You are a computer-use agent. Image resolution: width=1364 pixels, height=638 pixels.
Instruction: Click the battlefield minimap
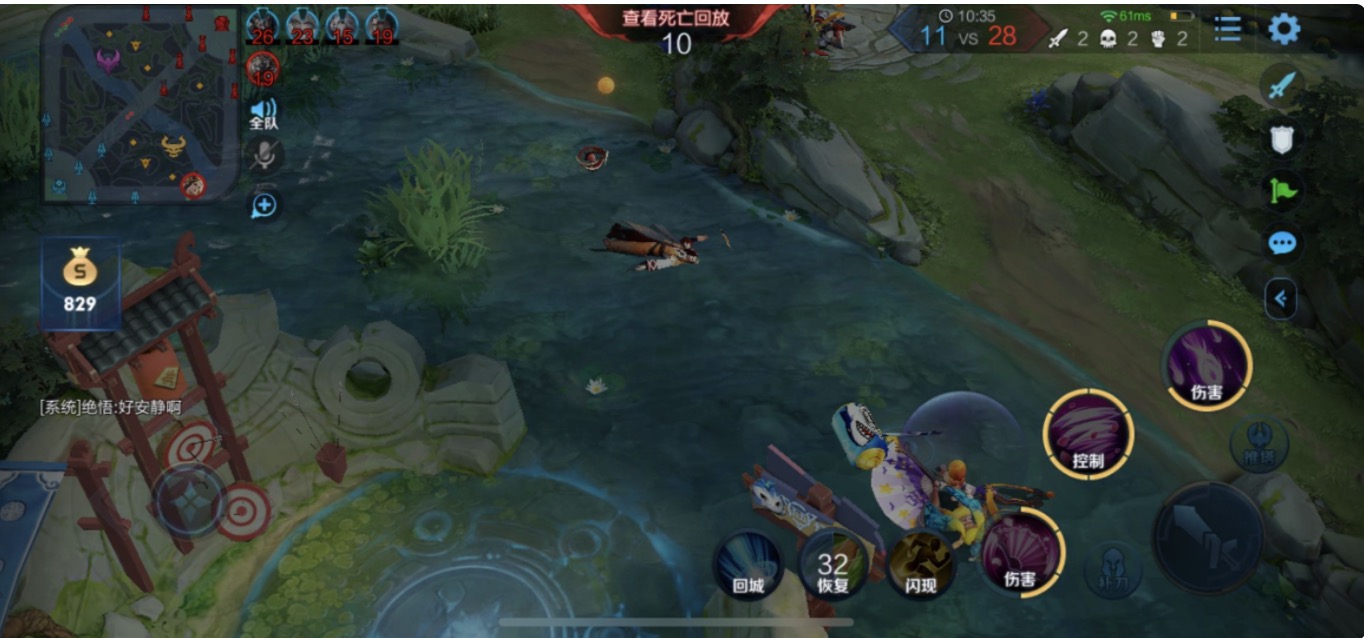point(140,105)
